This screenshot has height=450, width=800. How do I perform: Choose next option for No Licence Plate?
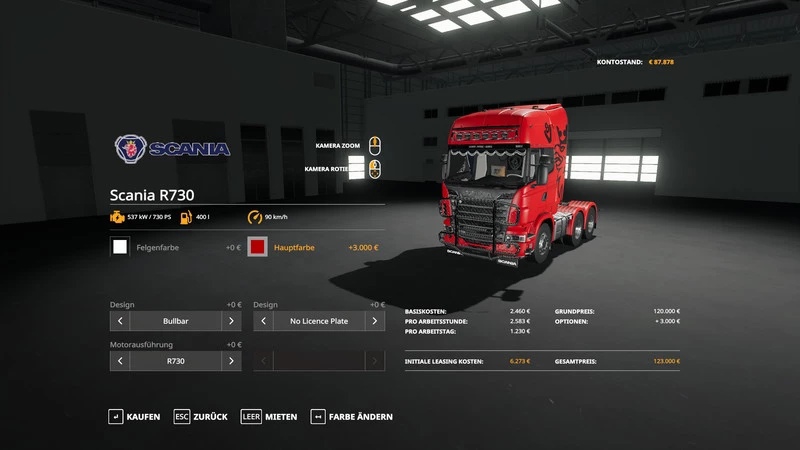click(375, 321)
